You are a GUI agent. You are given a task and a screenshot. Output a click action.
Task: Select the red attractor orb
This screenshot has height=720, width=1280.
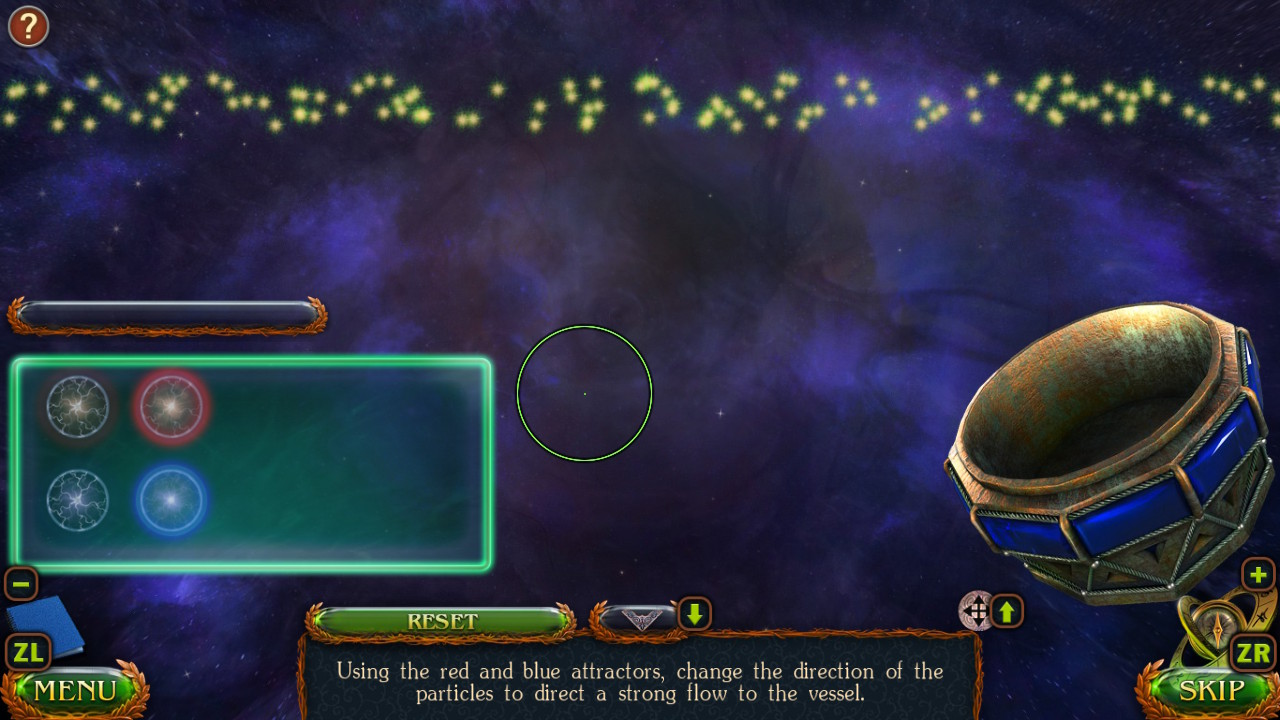click(170, 406)
